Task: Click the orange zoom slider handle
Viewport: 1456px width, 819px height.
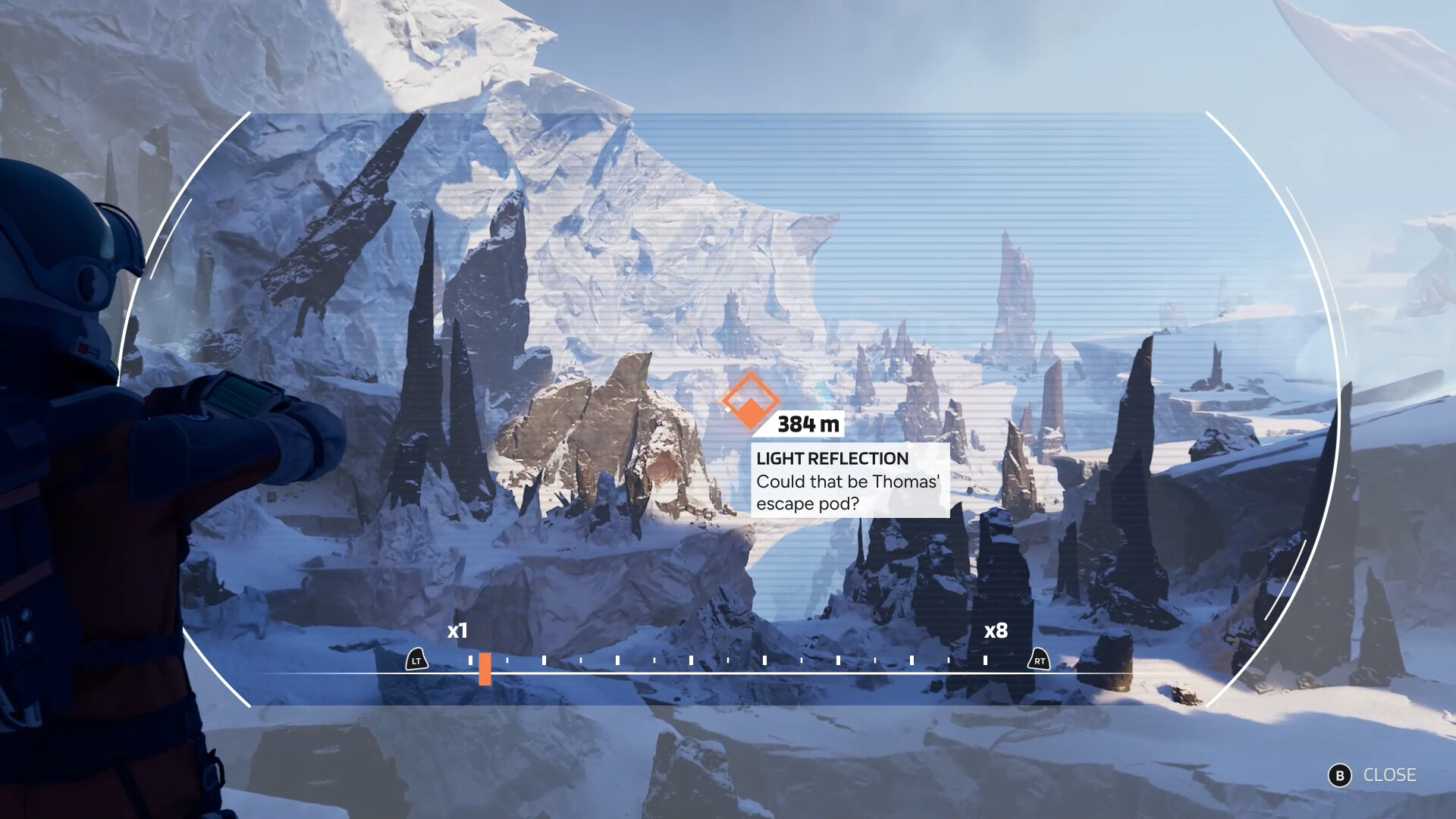Action: point(485,669)
